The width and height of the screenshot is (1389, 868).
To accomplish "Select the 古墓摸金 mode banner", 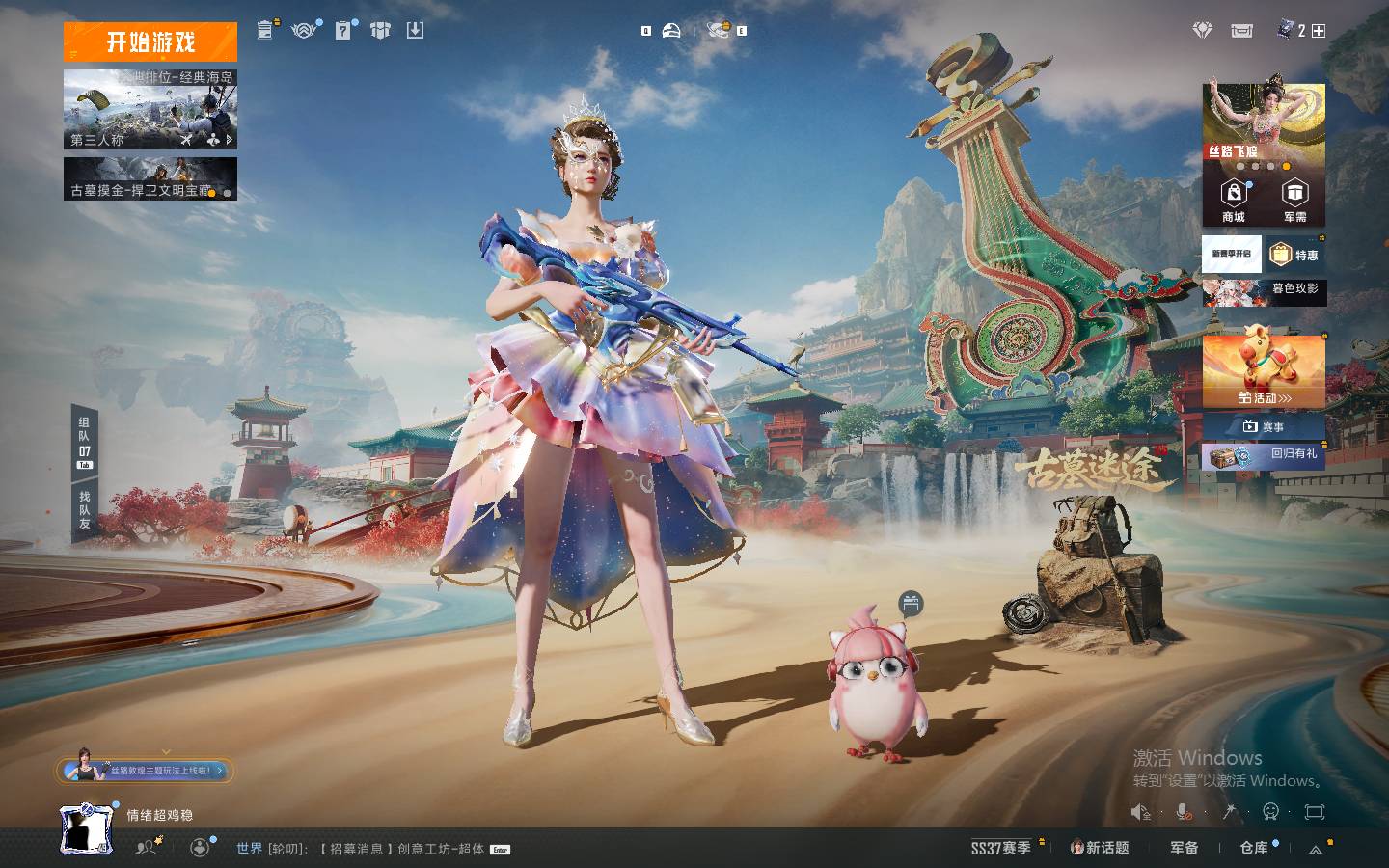I will pos(150,179).
